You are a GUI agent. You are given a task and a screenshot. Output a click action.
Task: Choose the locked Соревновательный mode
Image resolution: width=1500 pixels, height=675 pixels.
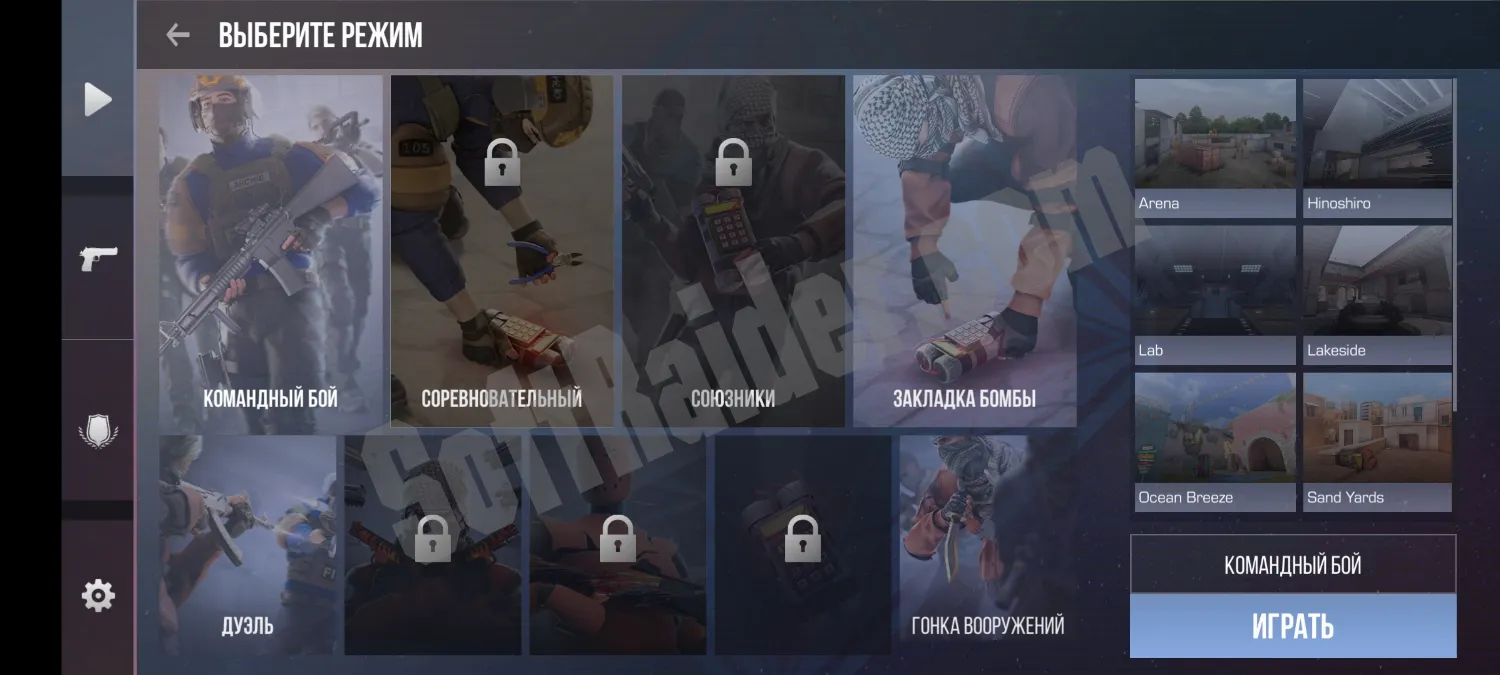pos(502,250)
